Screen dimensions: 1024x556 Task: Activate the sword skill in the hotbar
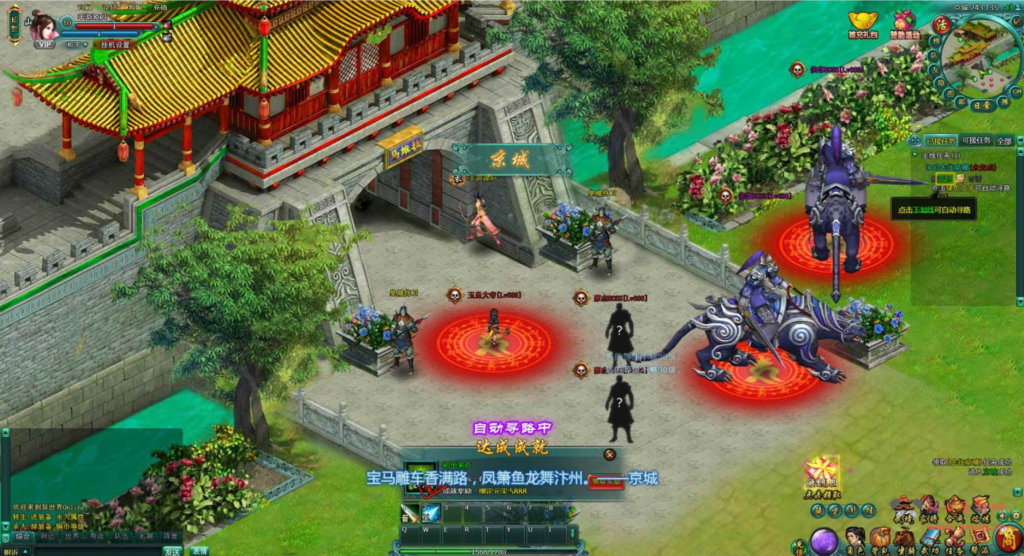click(410, 513)
